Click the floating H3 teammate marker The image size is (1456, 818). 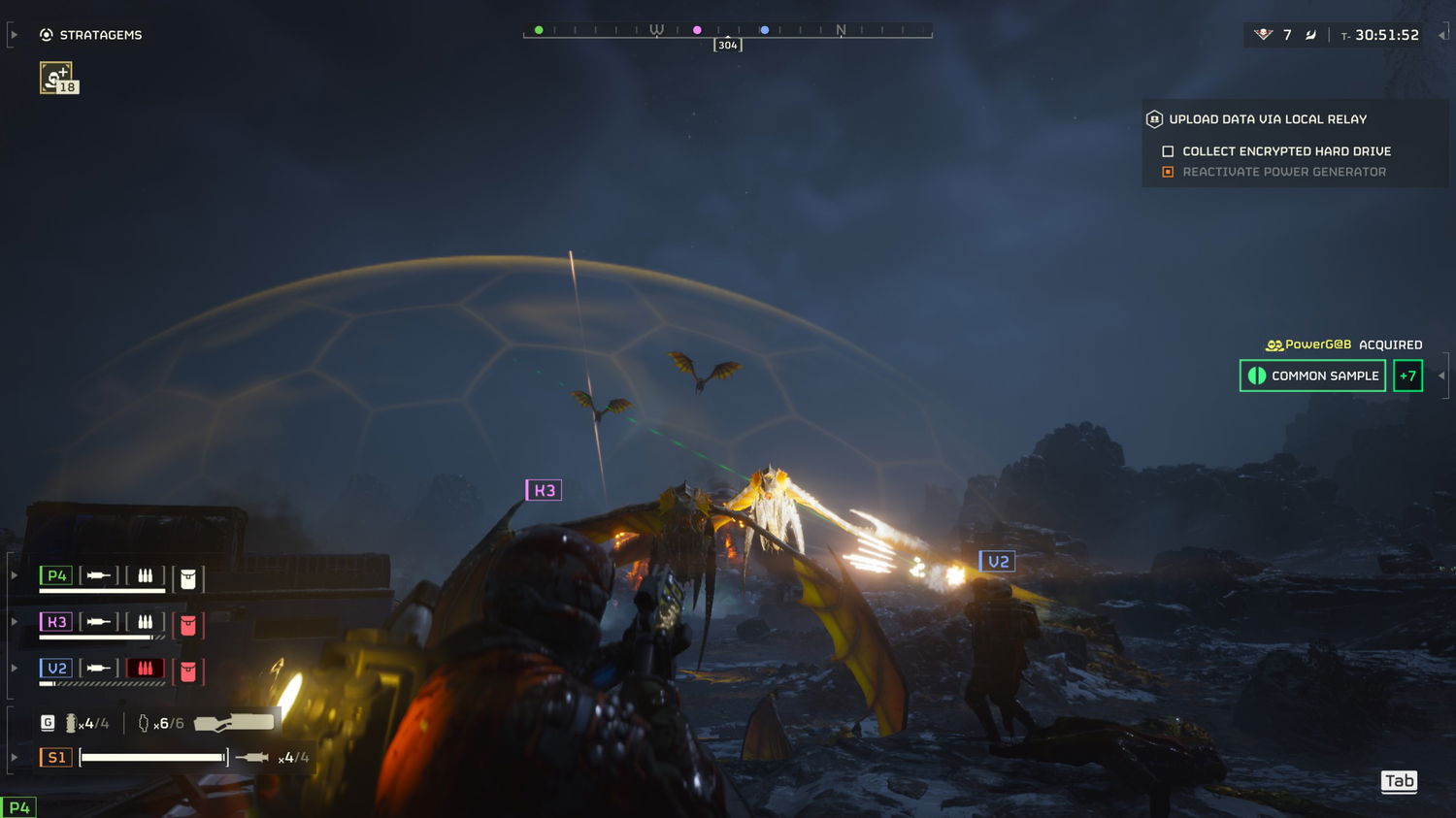(x=544, y=490)
